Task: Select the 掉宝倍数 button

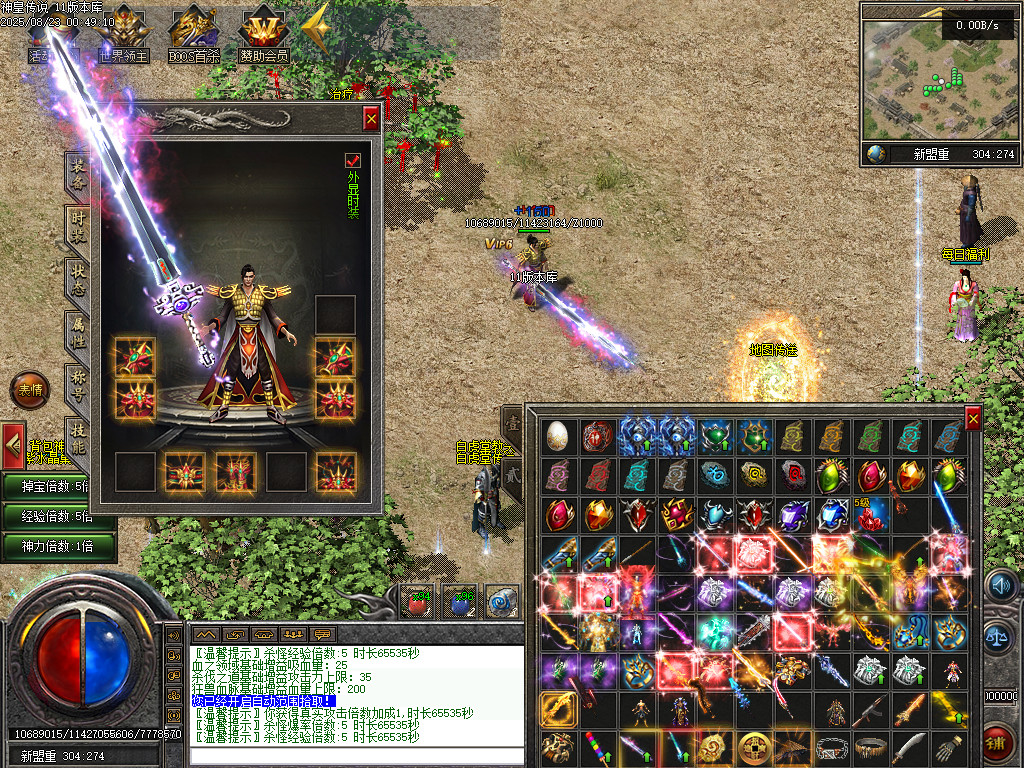Action: [57, 486]
